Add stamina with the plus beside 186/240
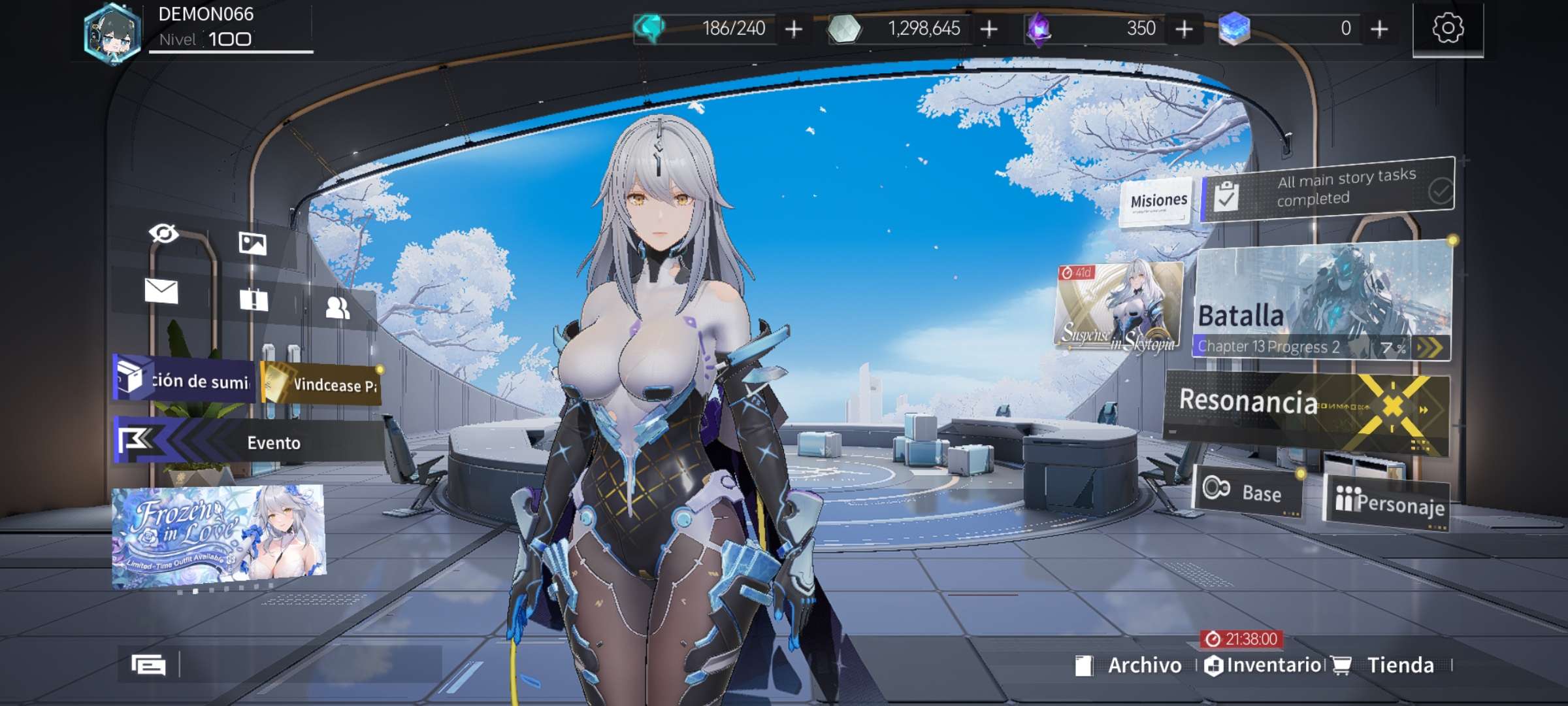The height and width of the screenshot is (706, 1568). 794,29
